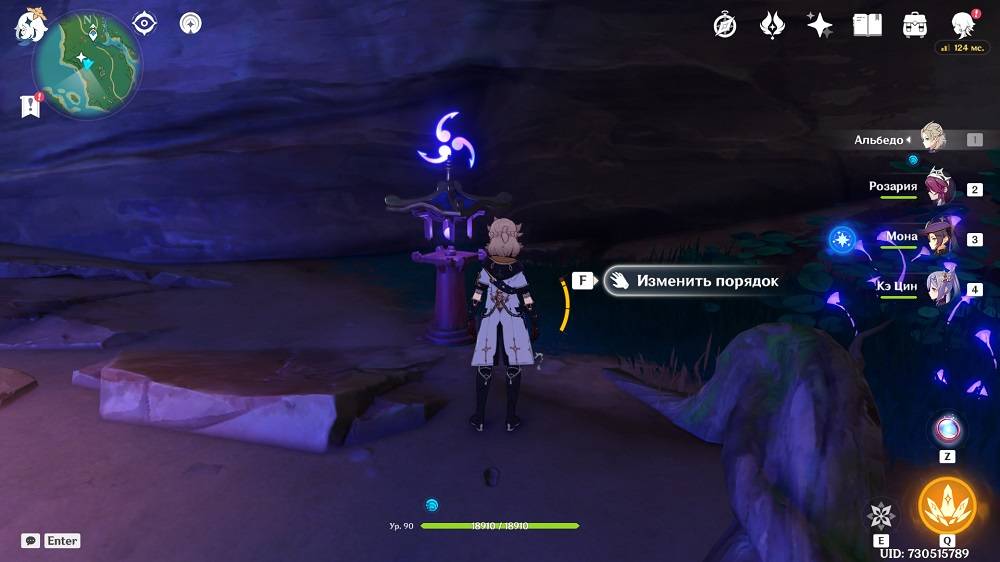
Task: Switch to party member Мона
Action: pyautogui.click(x=938, y=238)
